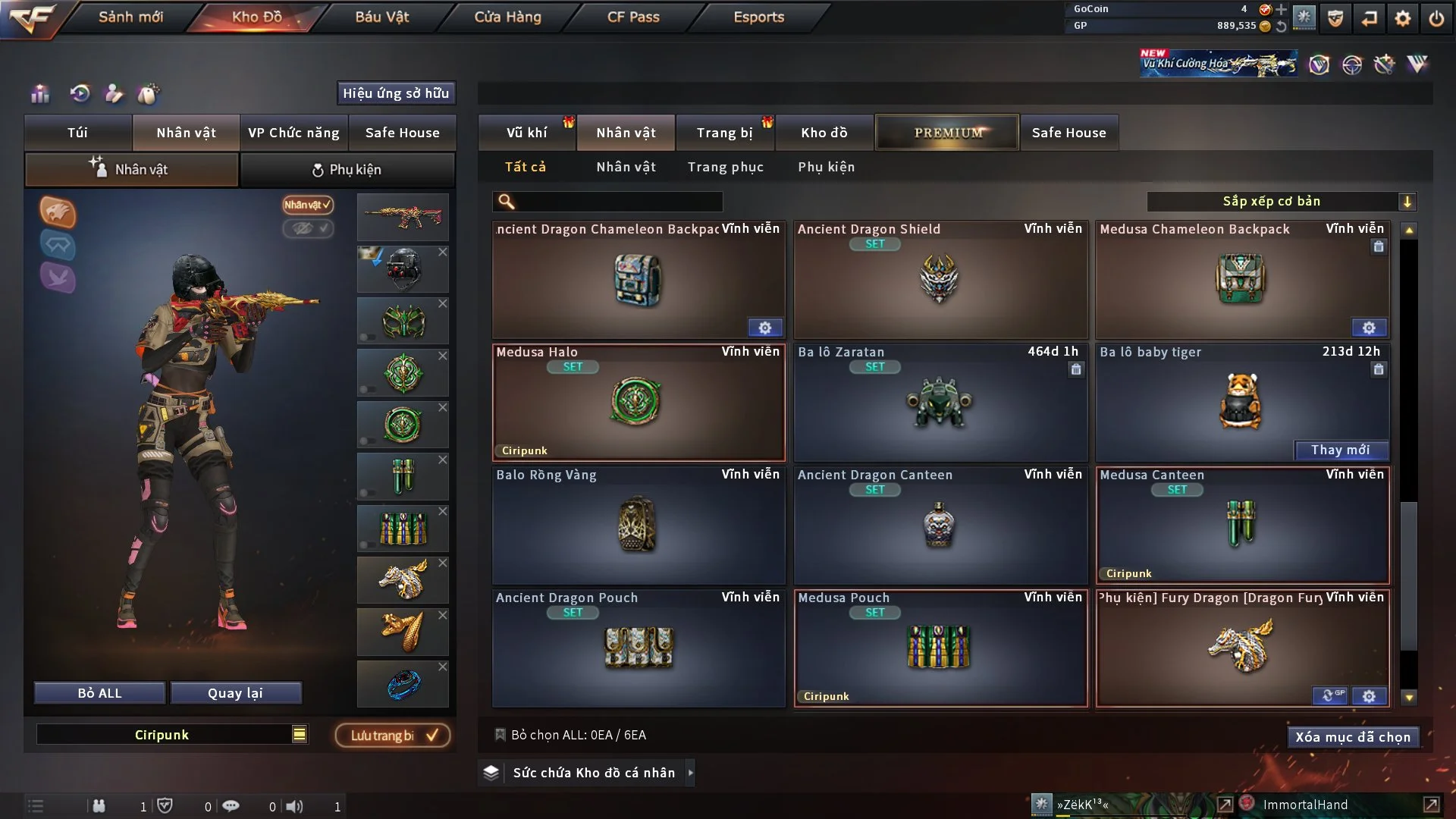The width and height of the screenshot is (1456, 819).
Task: Click Xóa mục đã chọn button
Action: coord(1352,737)
